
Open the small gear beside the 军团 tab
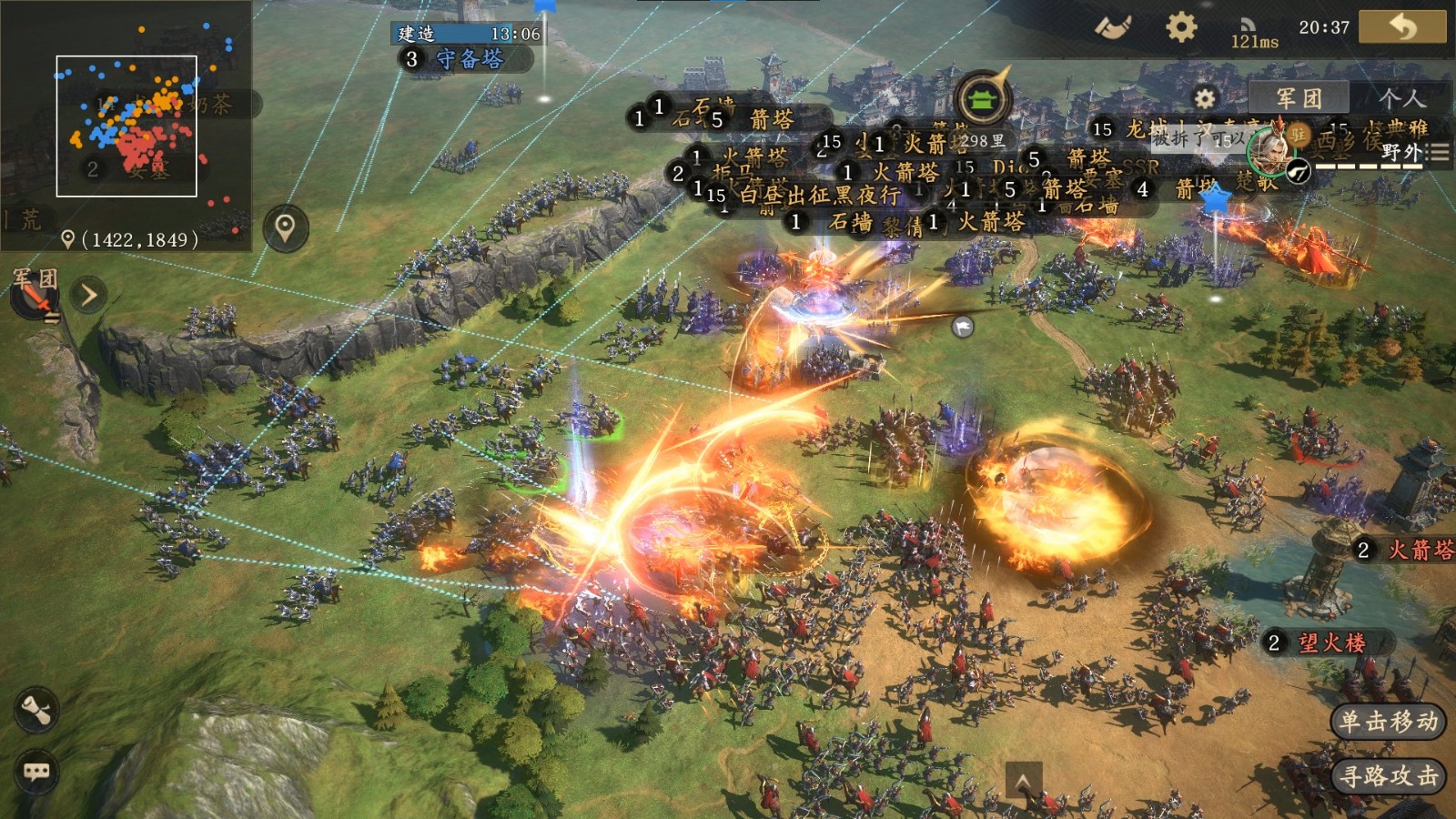[1205, 98]
